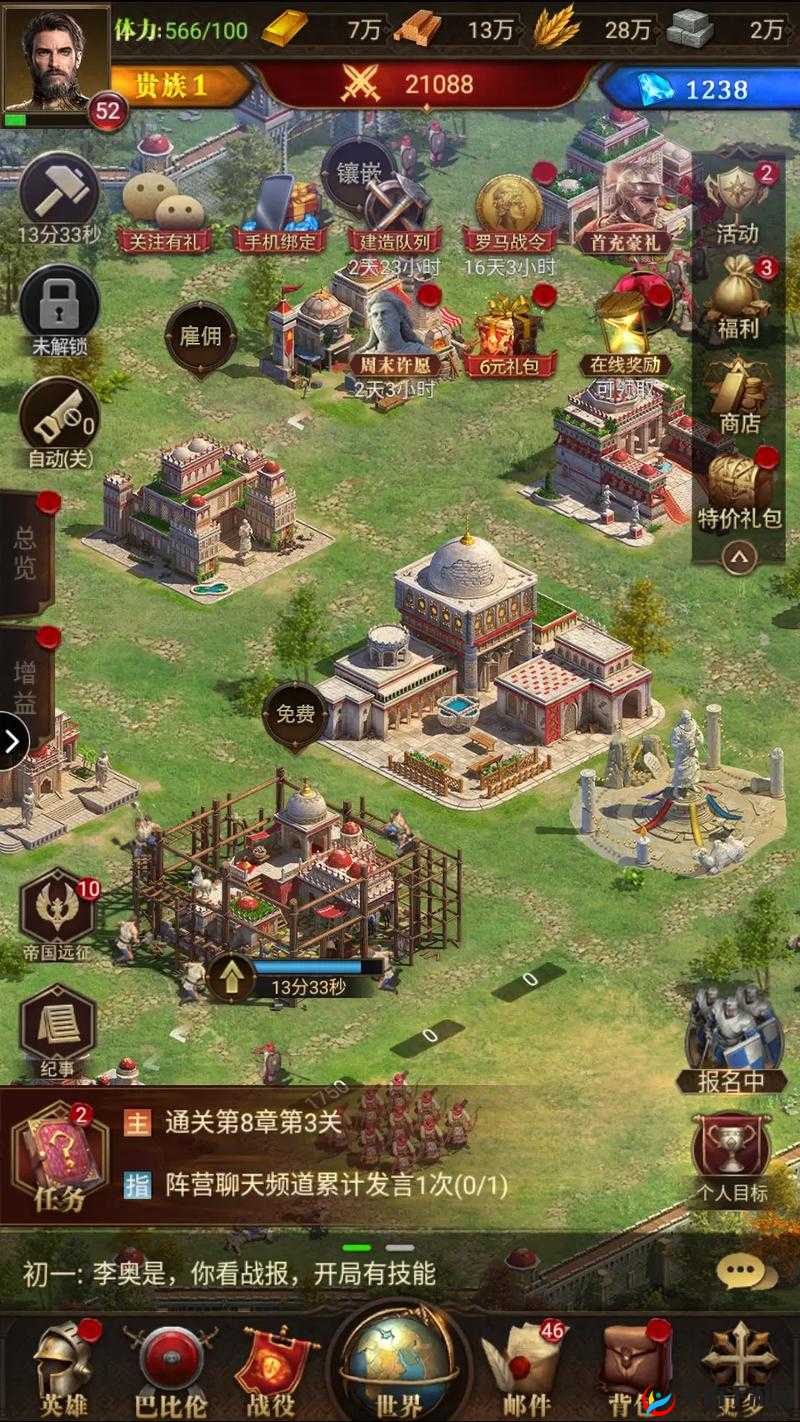Expand the left edge arrow panel

[x=13, y=741]
